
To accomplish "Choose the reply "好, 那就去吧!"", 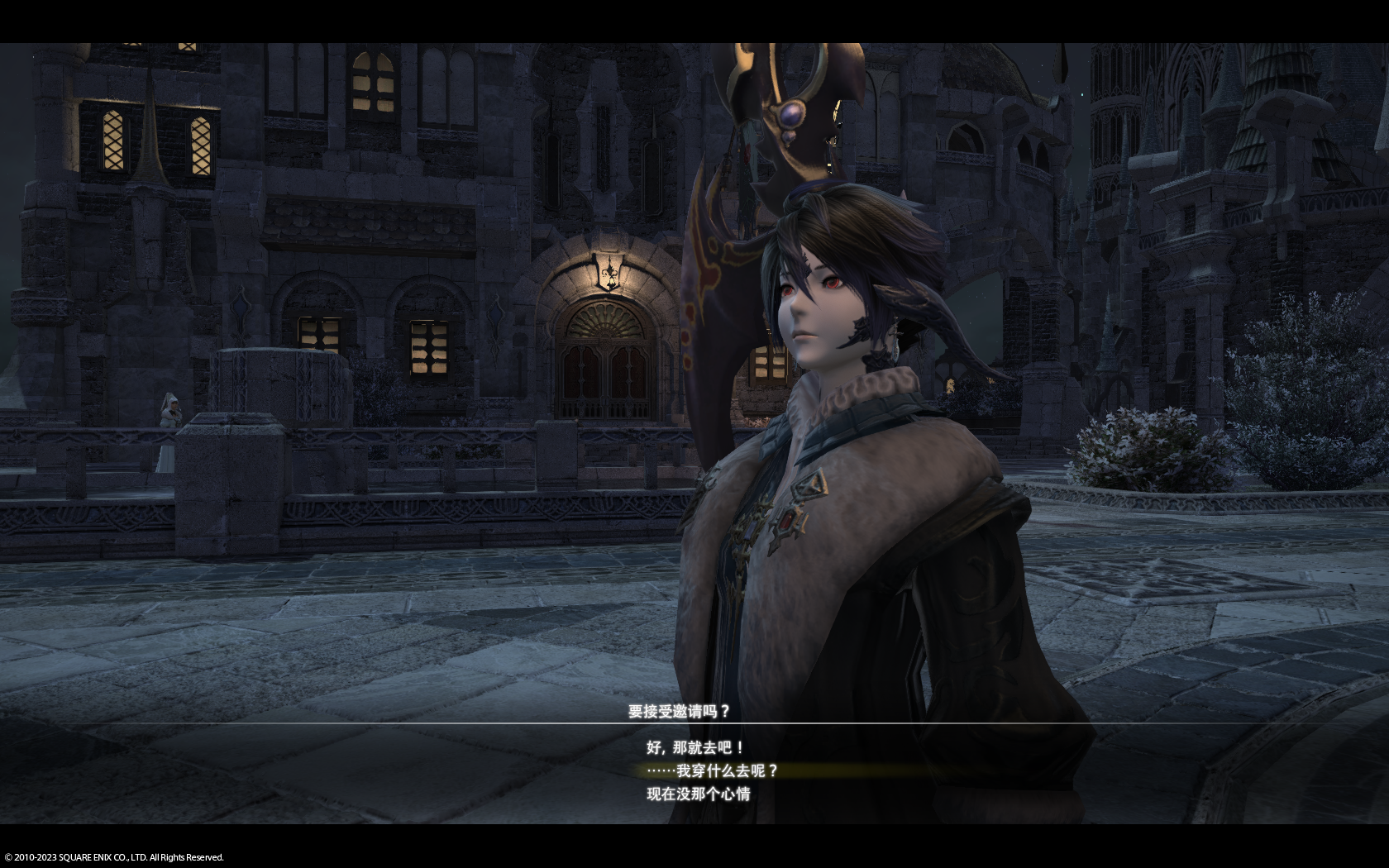I will click(694, 747).
